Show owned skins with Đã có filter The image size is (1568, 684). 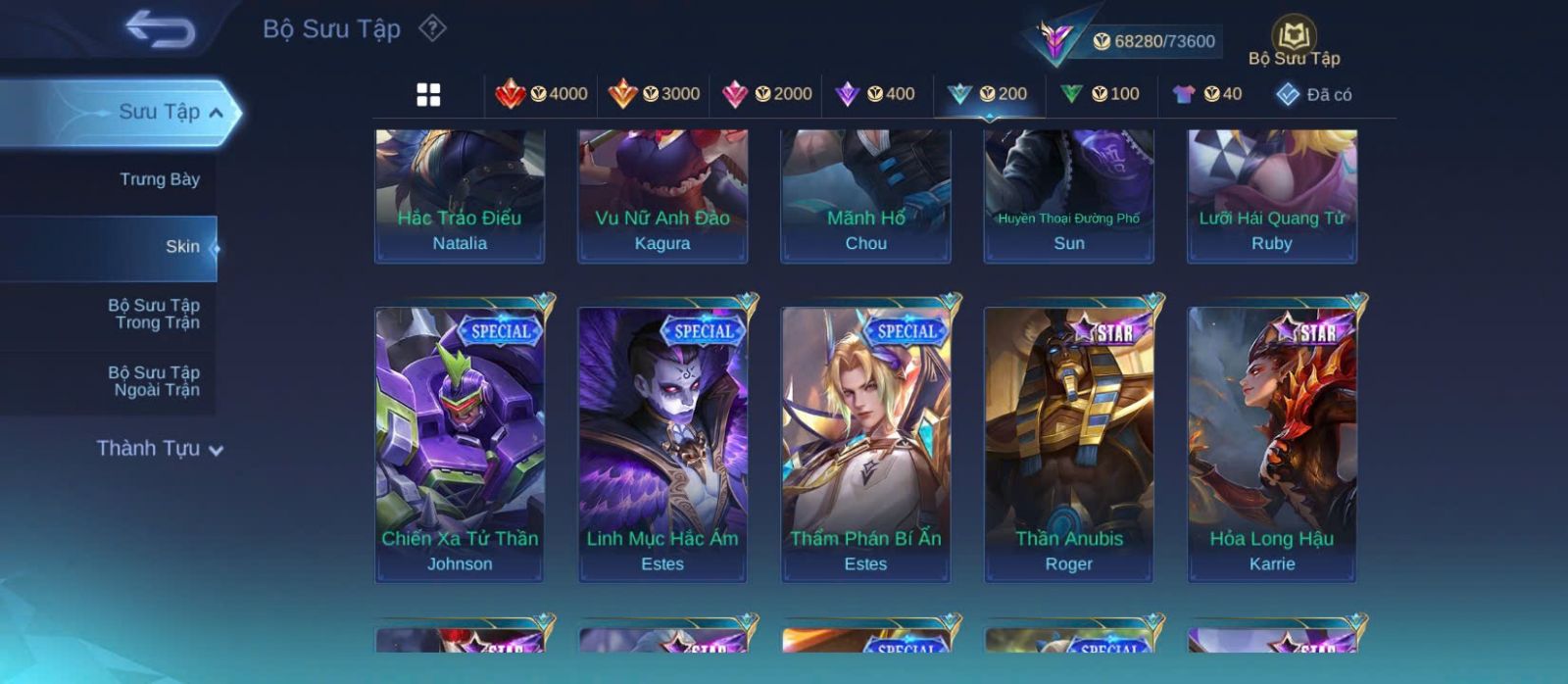(1314, 94)
